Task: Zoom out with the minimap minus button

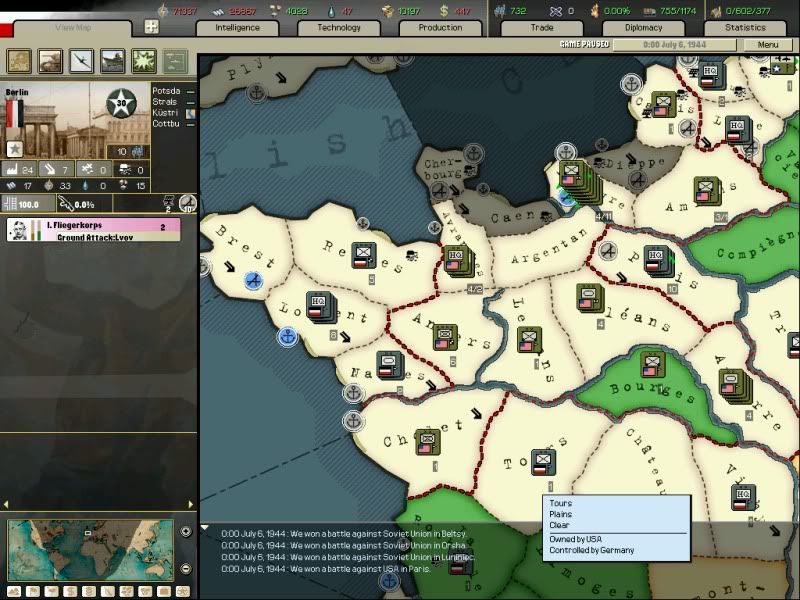Action: coord(186,569)
